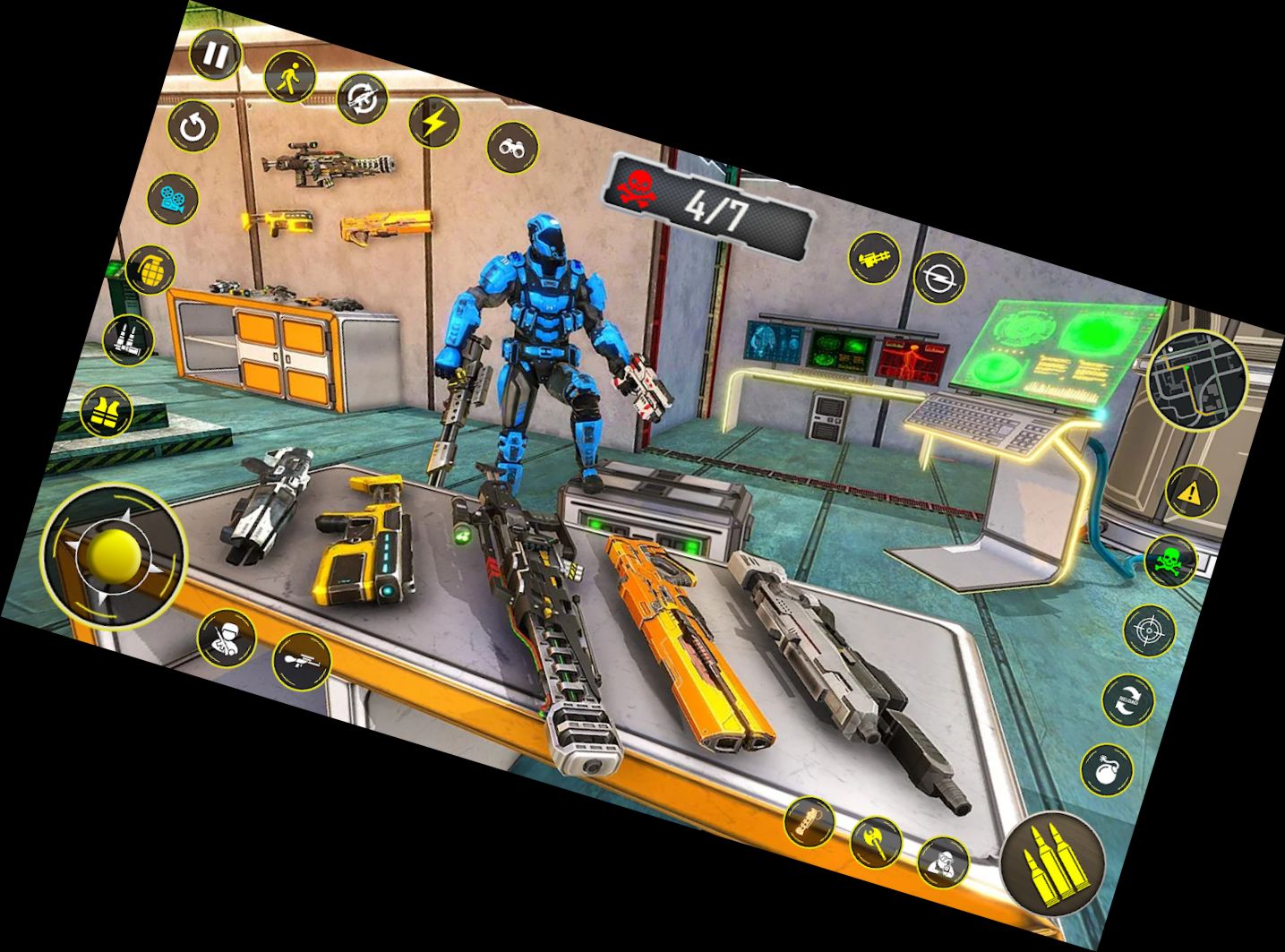
Task: Toggle the blue film camera icon
Action: point(173,199)
